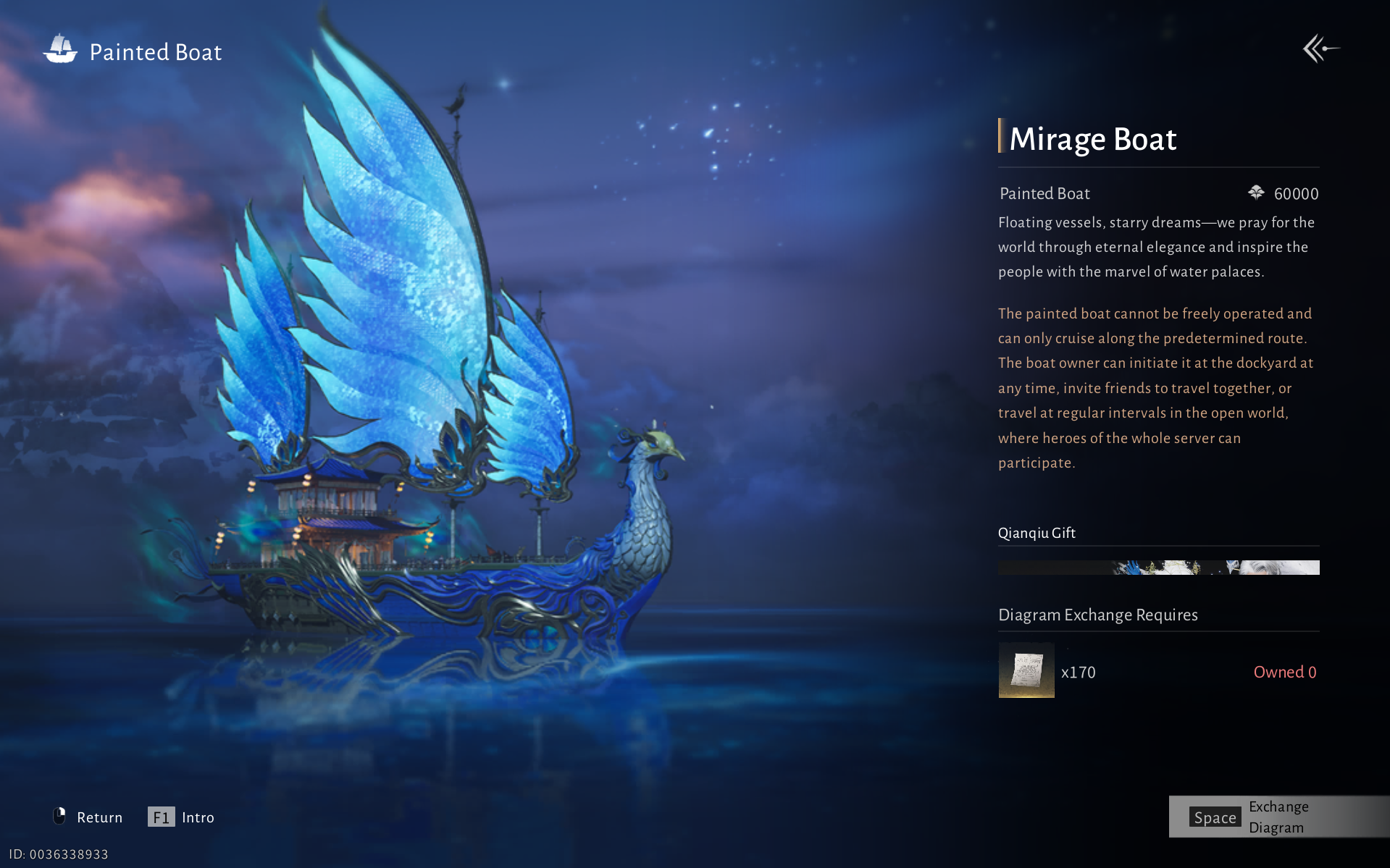Screen dimensions: 1390x868
Task: Open the Qianqiu Gift preview banner
Action: click(1158, 568)
